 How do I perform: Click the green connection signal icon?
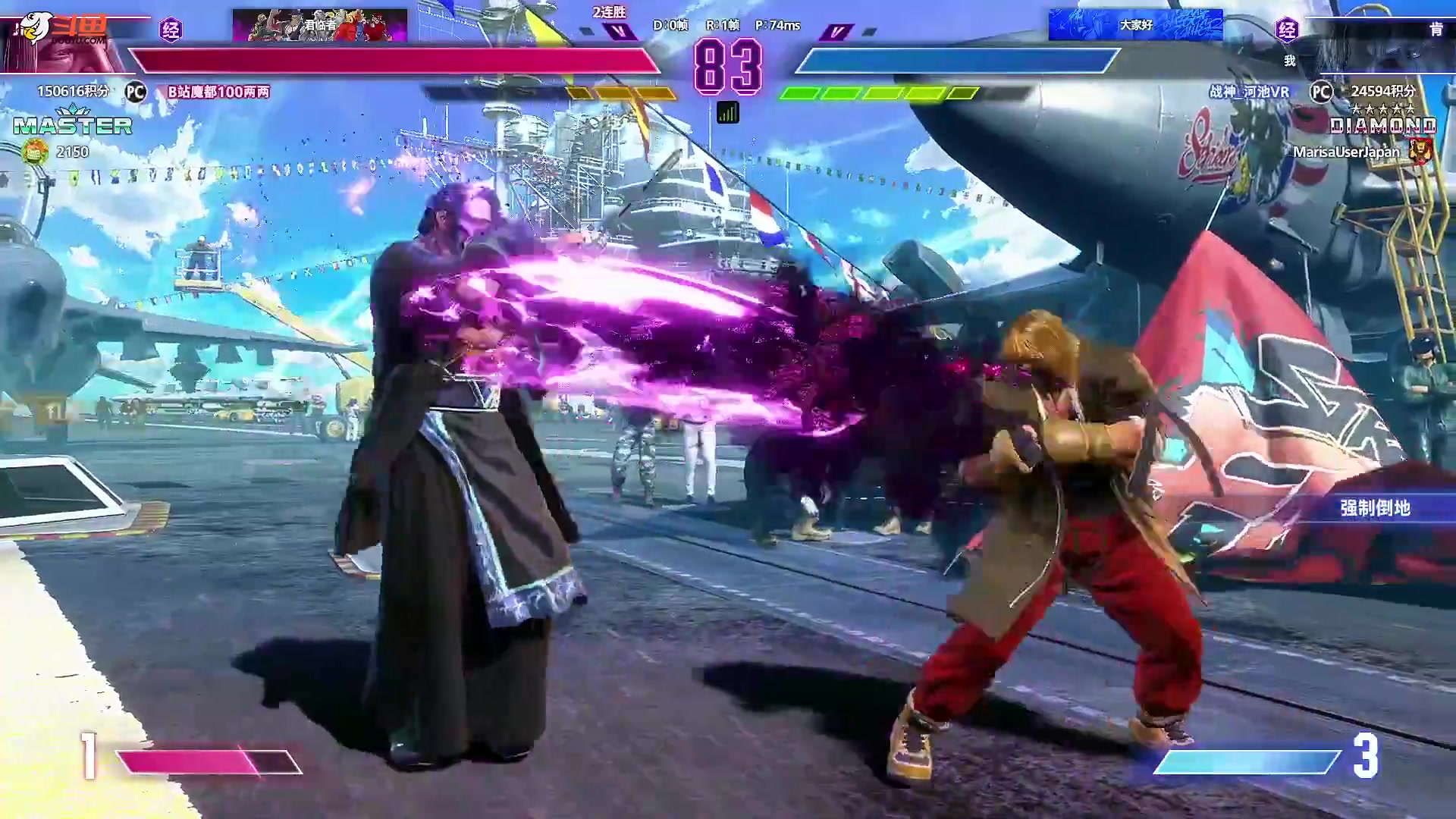point(727,113)
